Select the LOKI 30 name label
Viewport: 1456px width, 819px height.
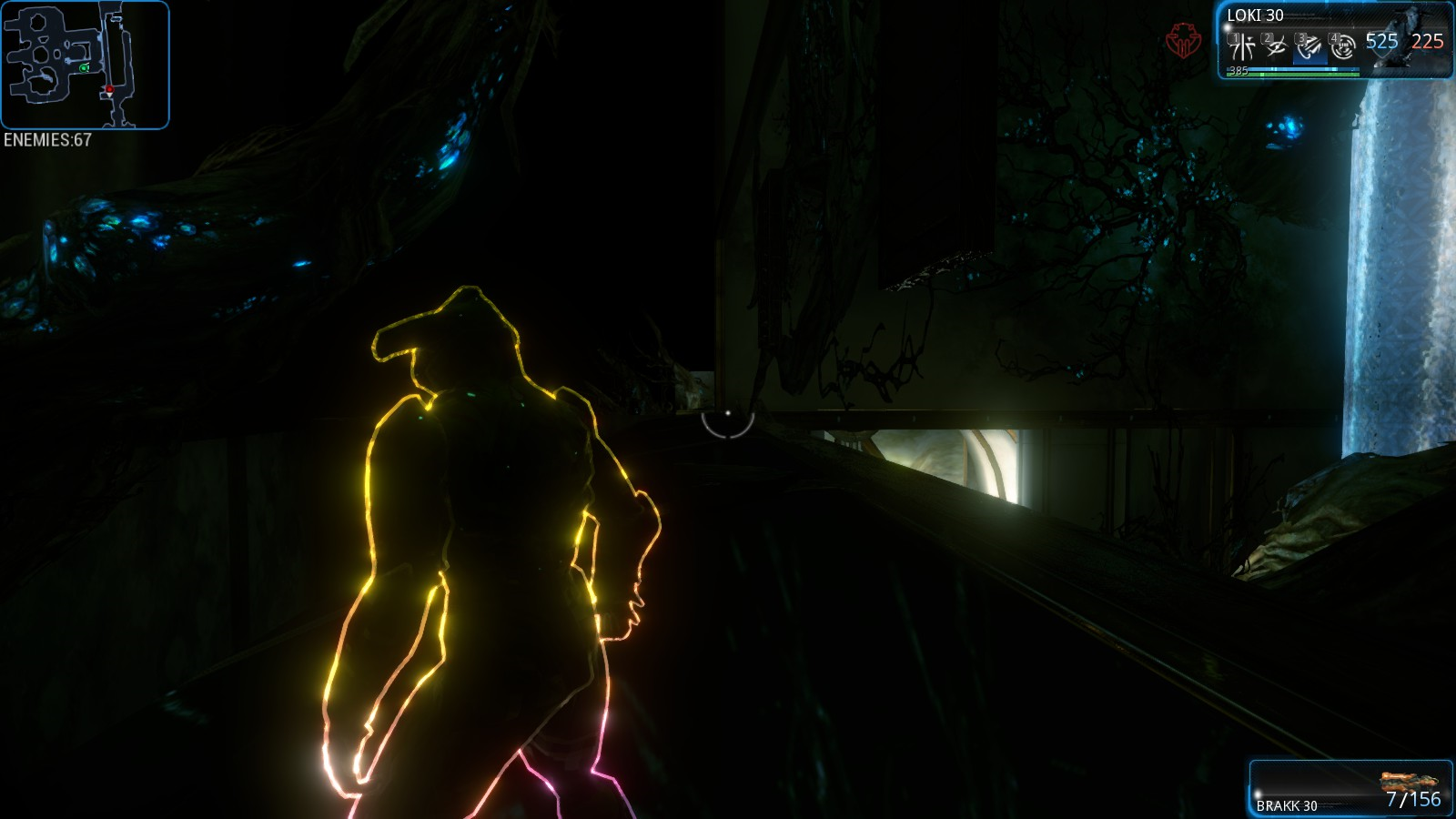click(x=1255, y=15)
